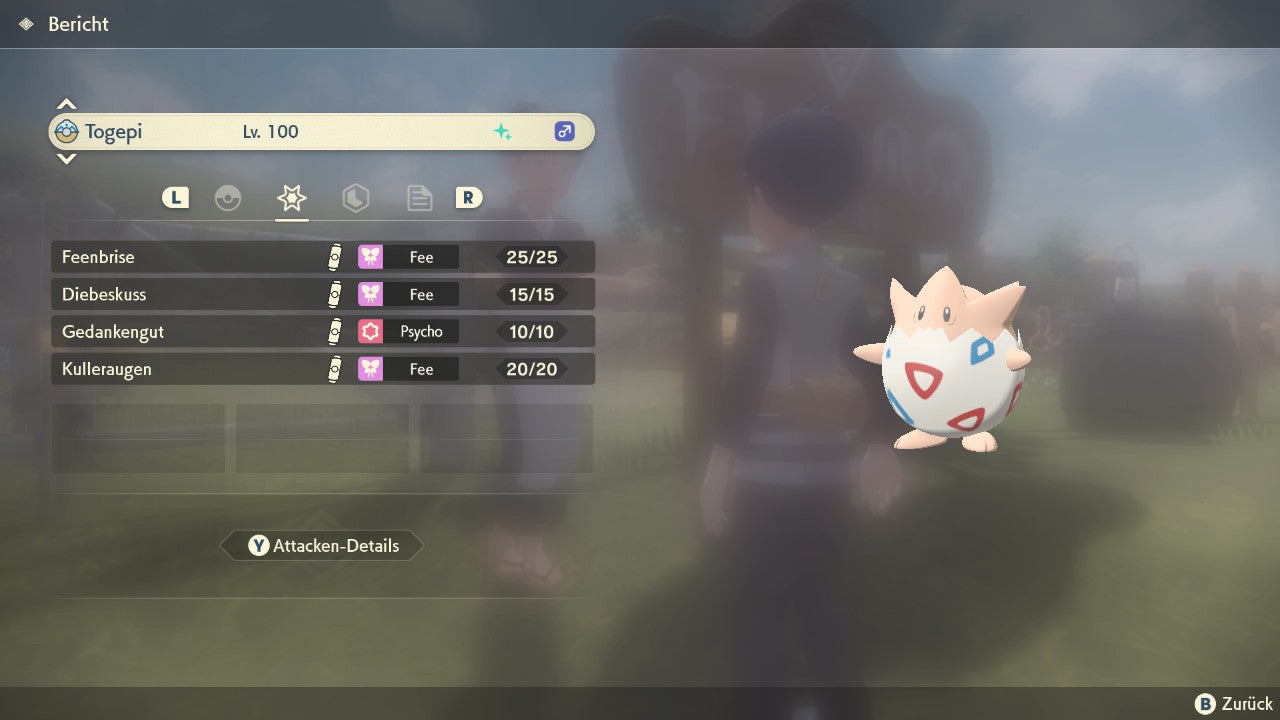The width and height of the screenshot is (1280, 720).
Task: Click the down arrow below Togepi's name
Action: tap(66, 159)
